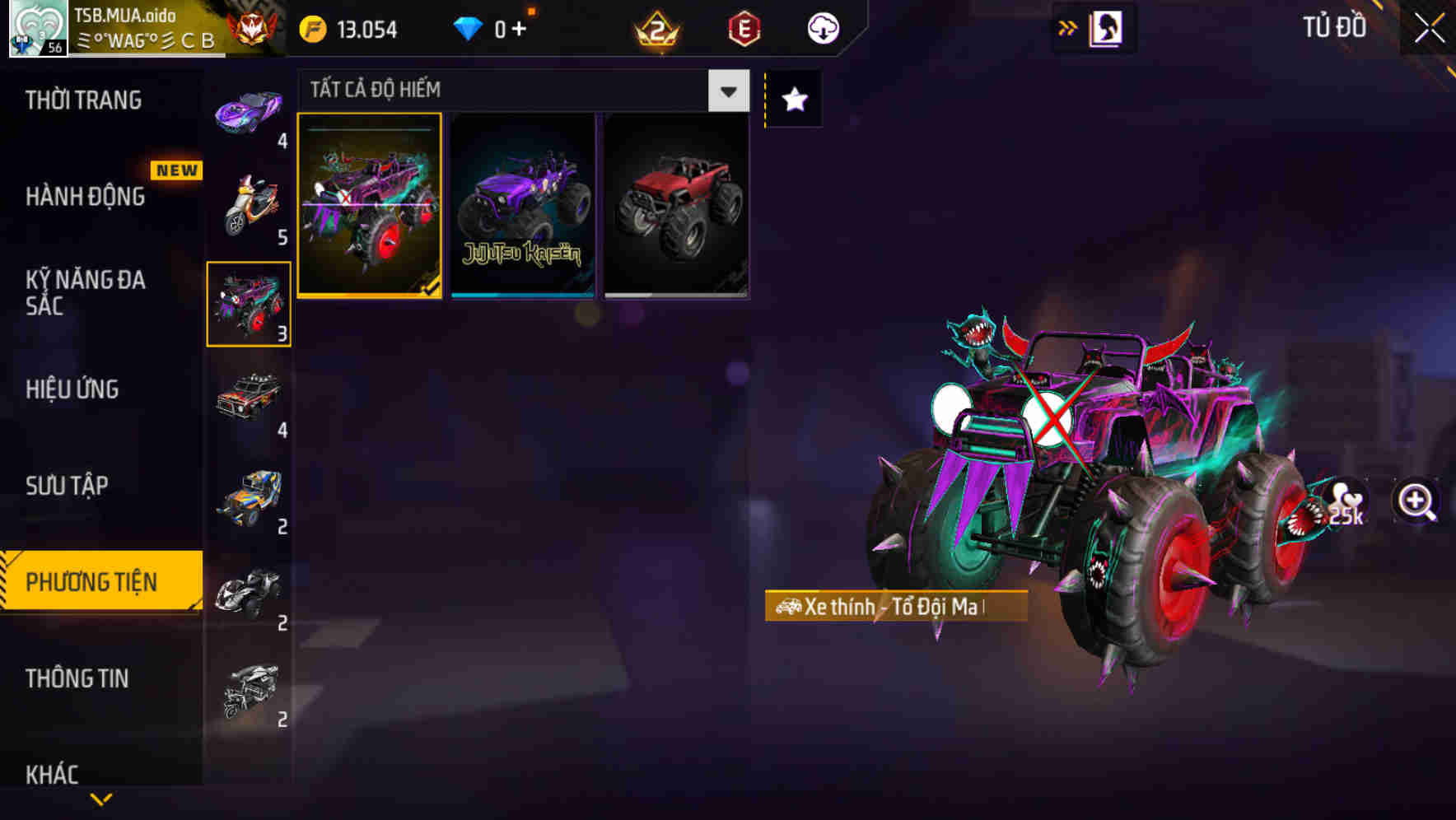
Task: Toggle the favorite star filter
Action: click(x=793, y=100)
